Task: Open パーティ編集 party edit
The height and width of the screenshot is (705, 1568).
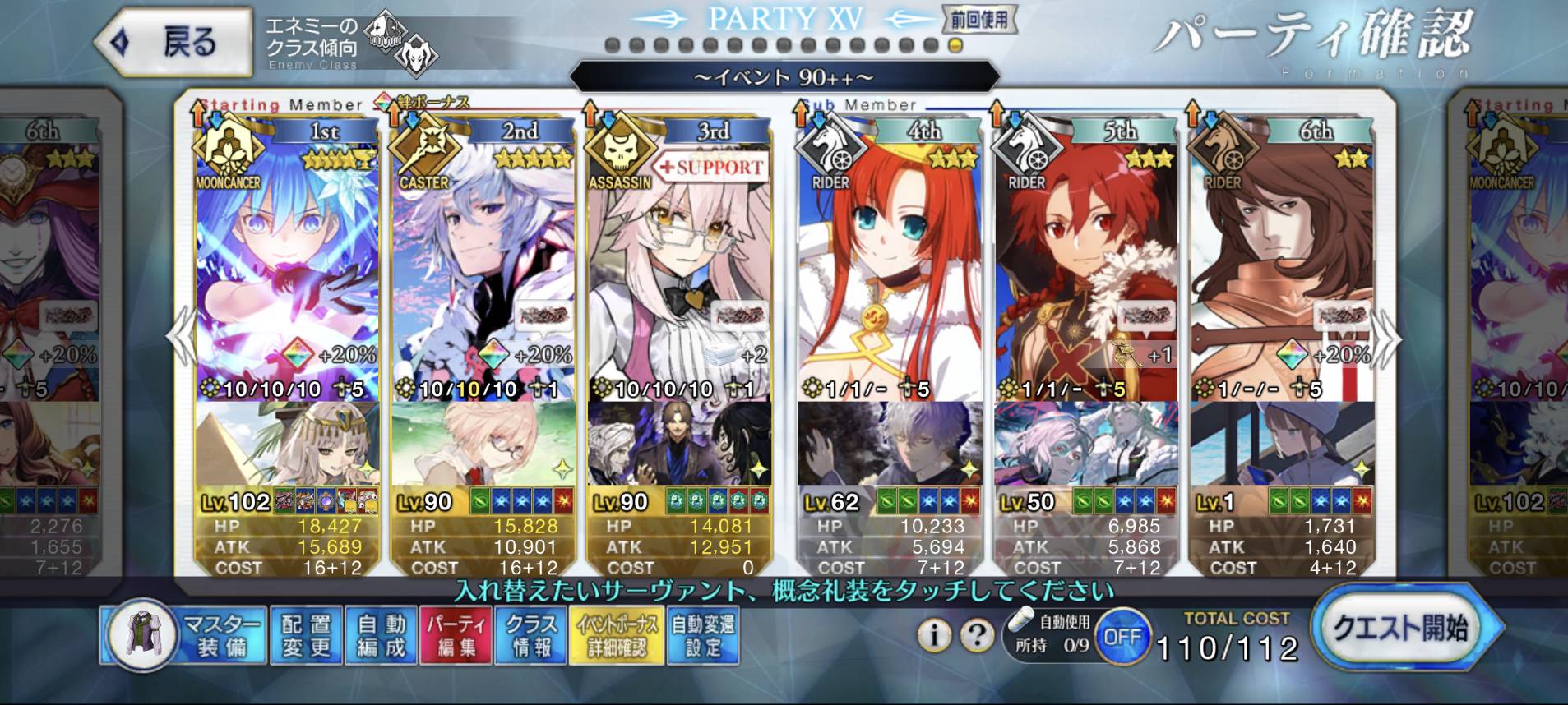Action: pyautogui.click(x=456, y=635)
